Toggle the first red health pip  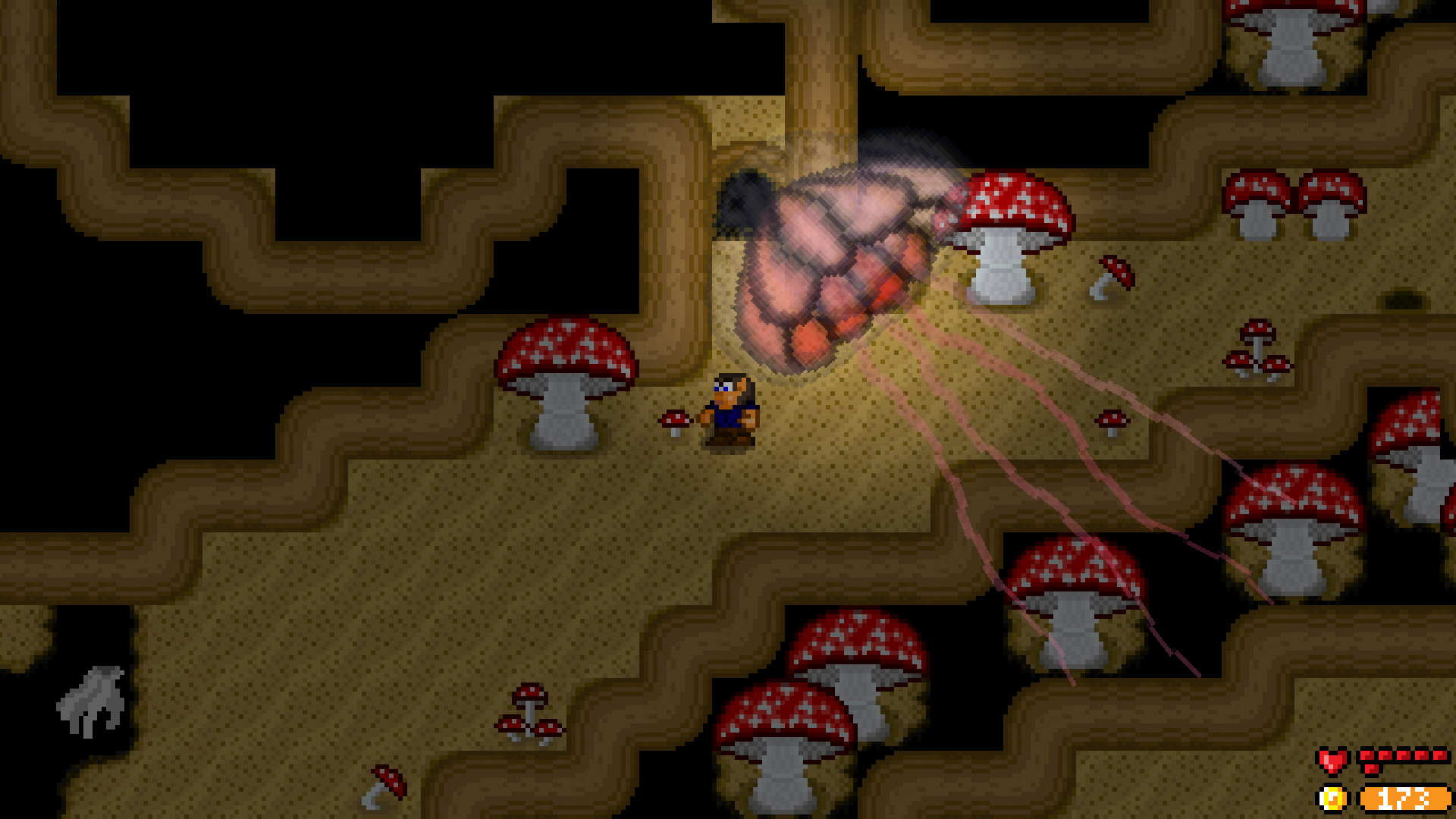(1367, 755)
